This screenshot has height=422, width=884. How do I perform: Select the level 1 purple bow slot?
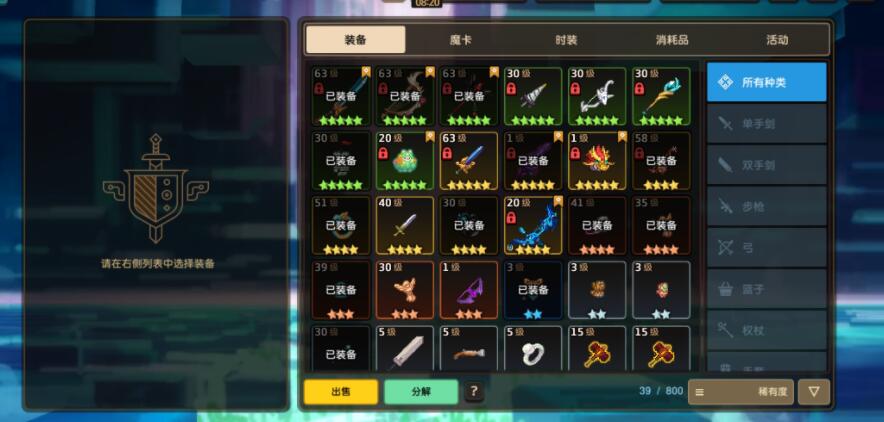point(469,290)
